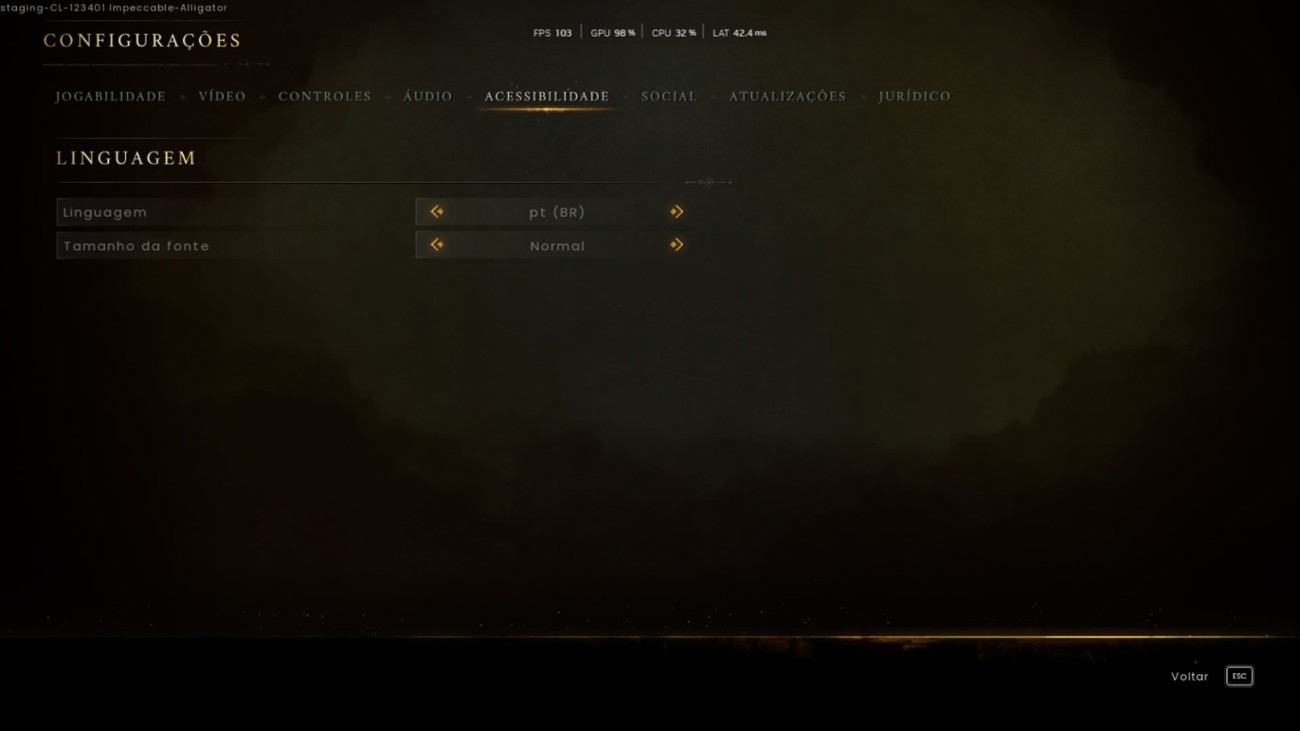1300x731 pixels.
Task: Click the left arrow for Tamanho da fonte
Action: coord(436,245)
